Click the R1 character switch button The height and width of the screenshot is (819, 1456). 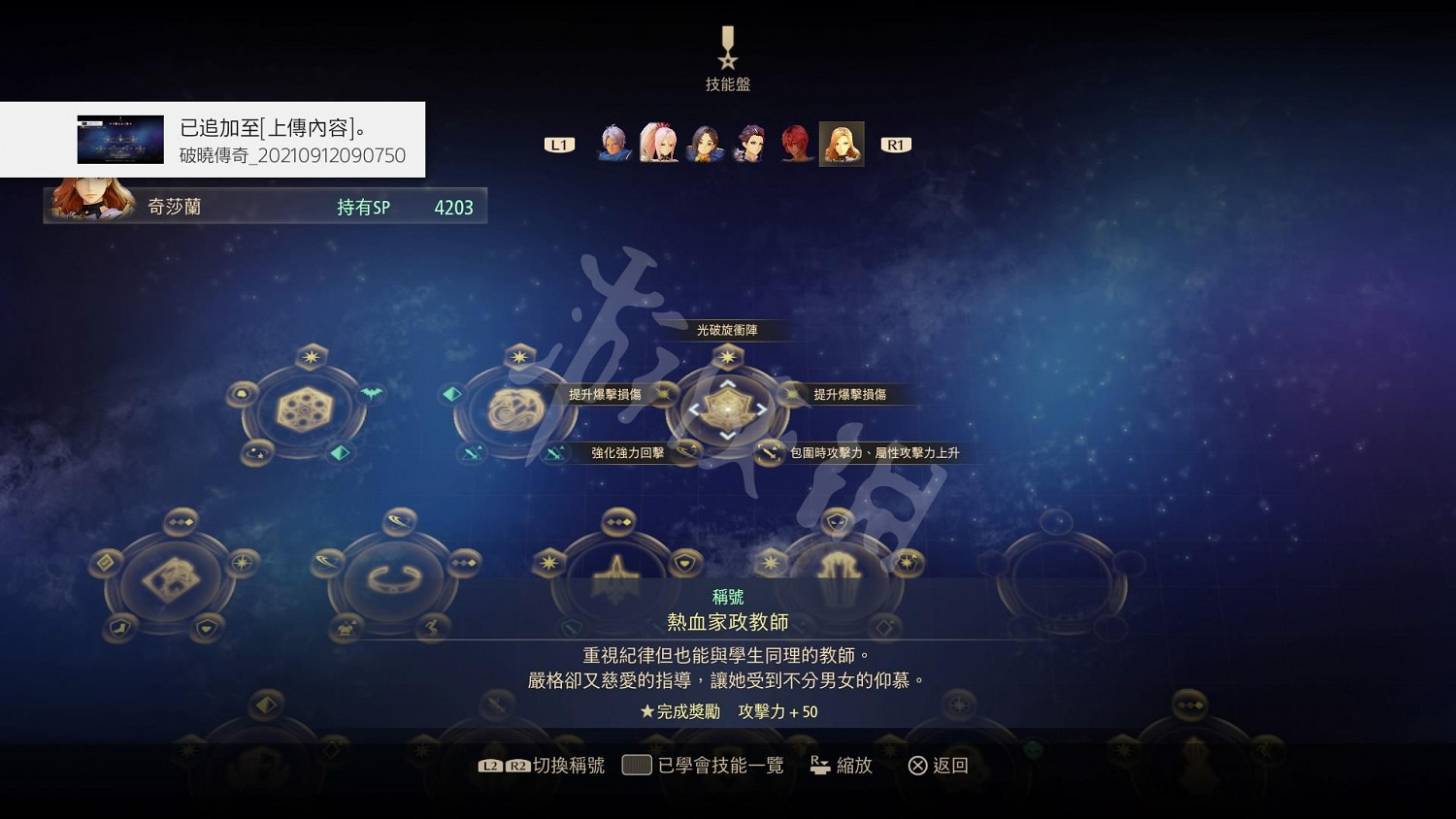[x=895, y=144]
